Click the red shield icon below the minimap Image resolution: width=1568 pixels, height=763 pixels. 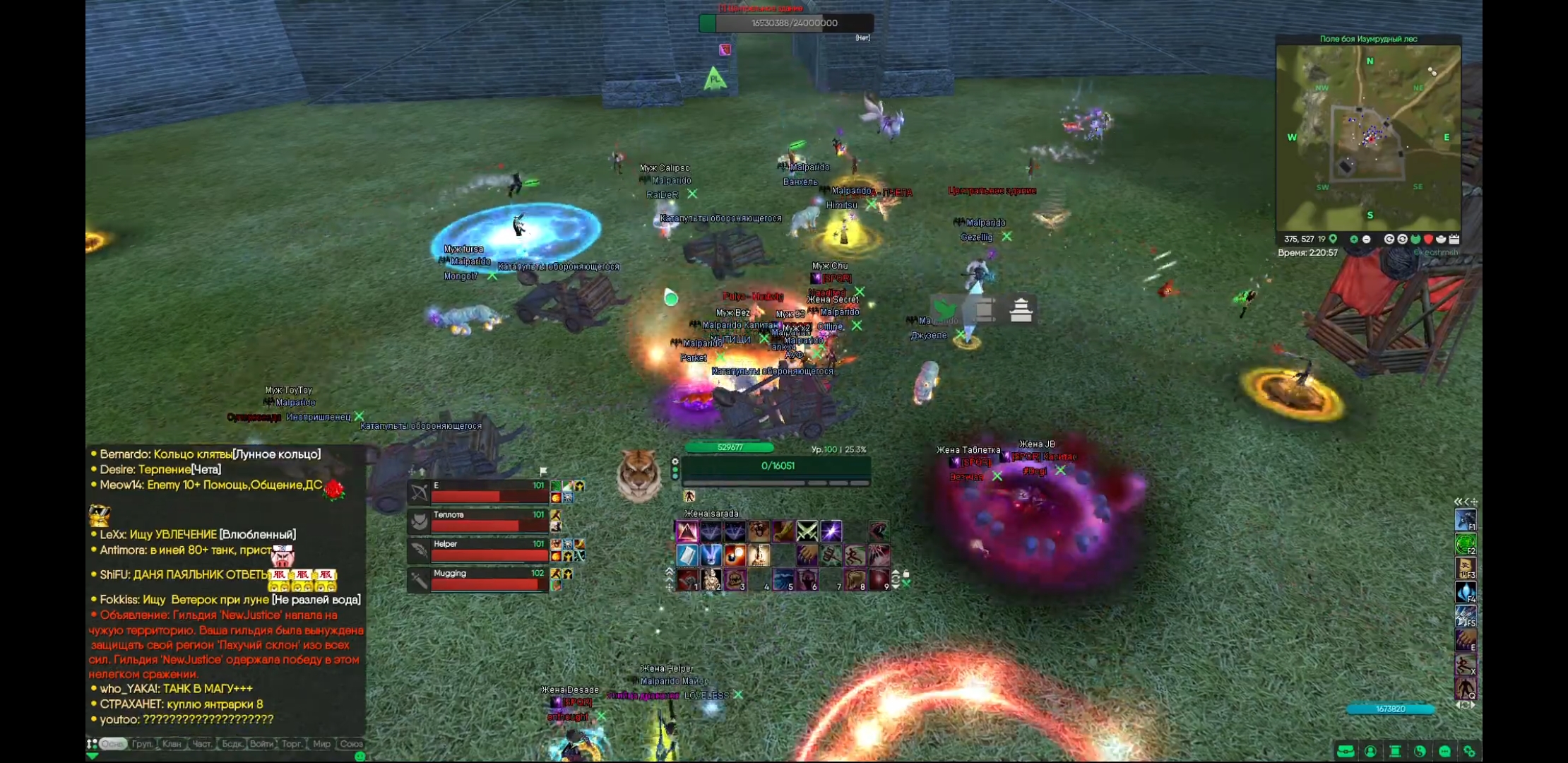[1428, 239]
